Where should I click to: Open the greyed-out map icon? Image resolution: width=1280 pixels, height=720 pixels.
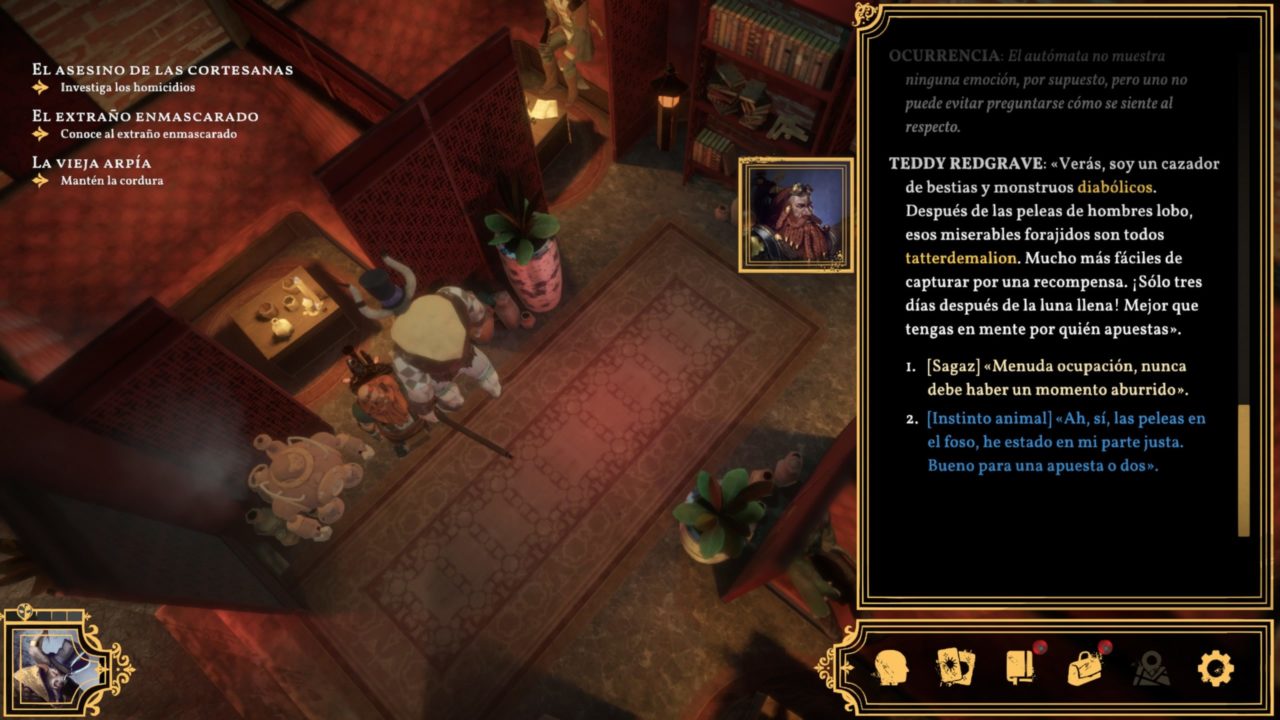point(1151,667)
